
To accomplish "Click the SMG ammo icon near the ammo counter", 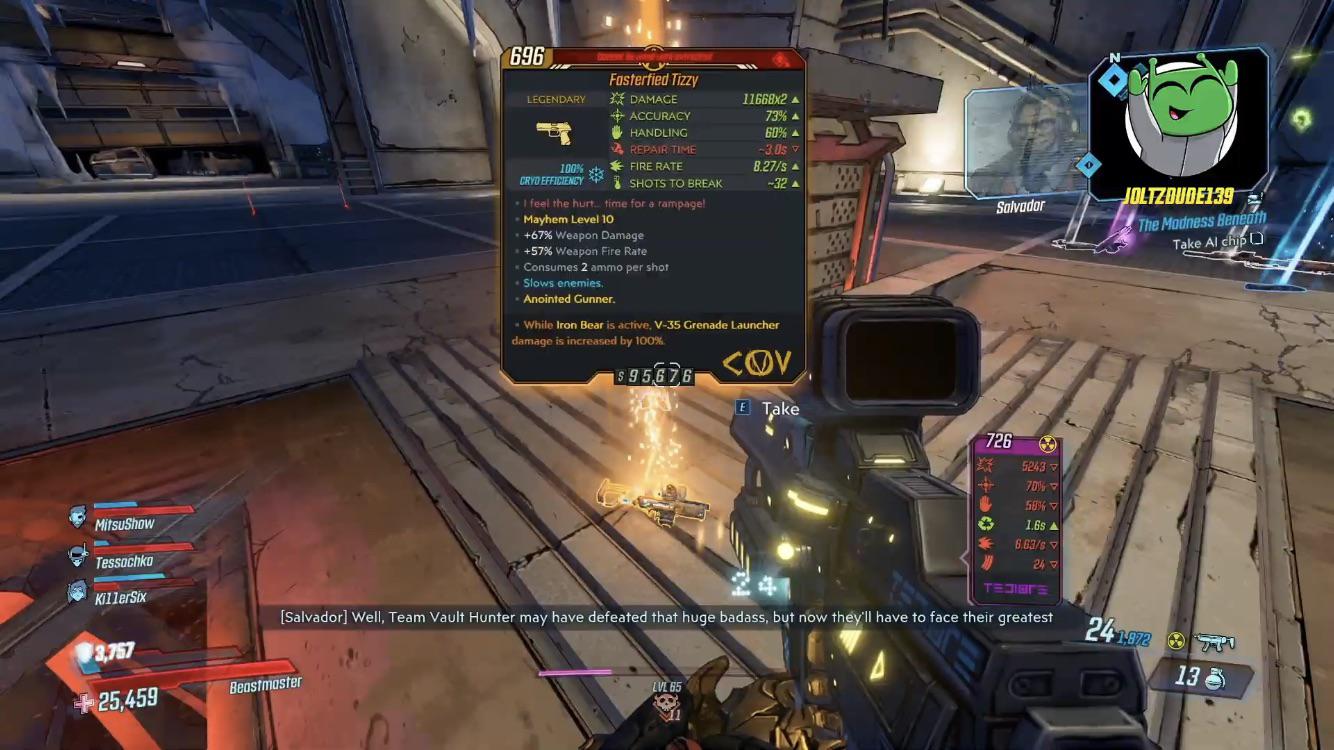I will 1214,642.
